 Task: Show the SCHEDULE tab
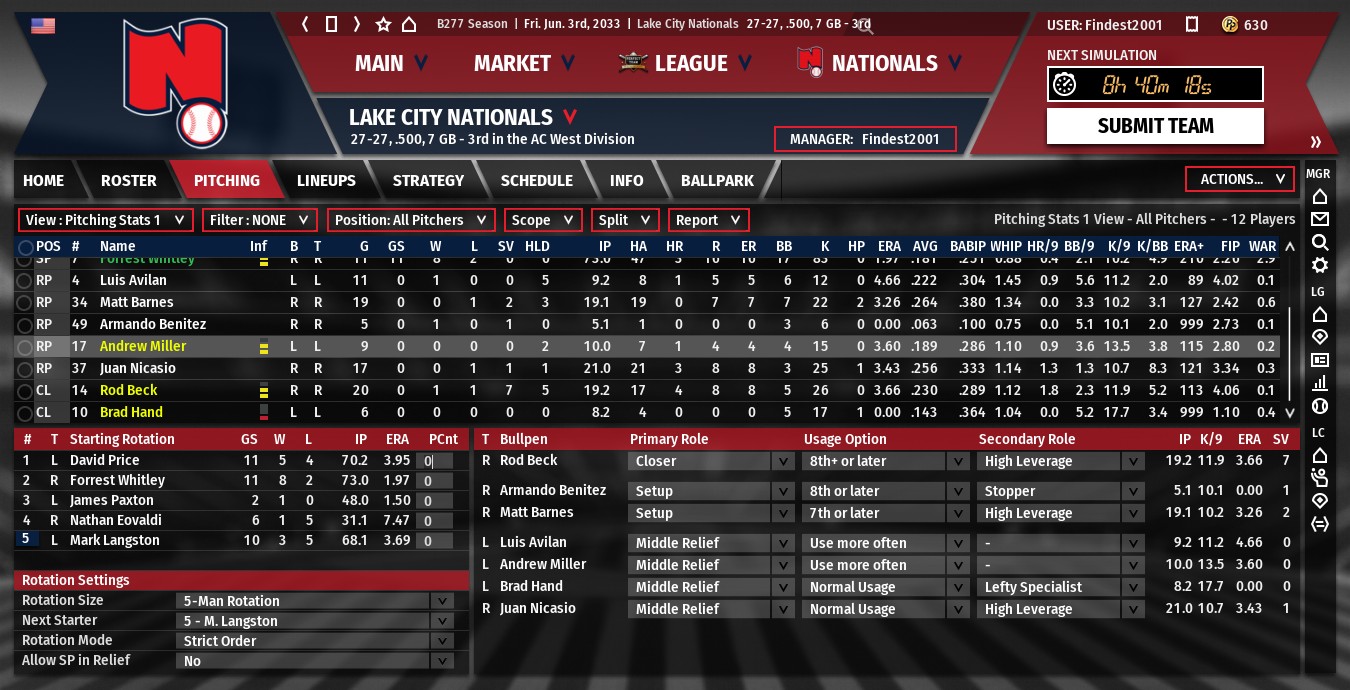(x=536, y=180)
